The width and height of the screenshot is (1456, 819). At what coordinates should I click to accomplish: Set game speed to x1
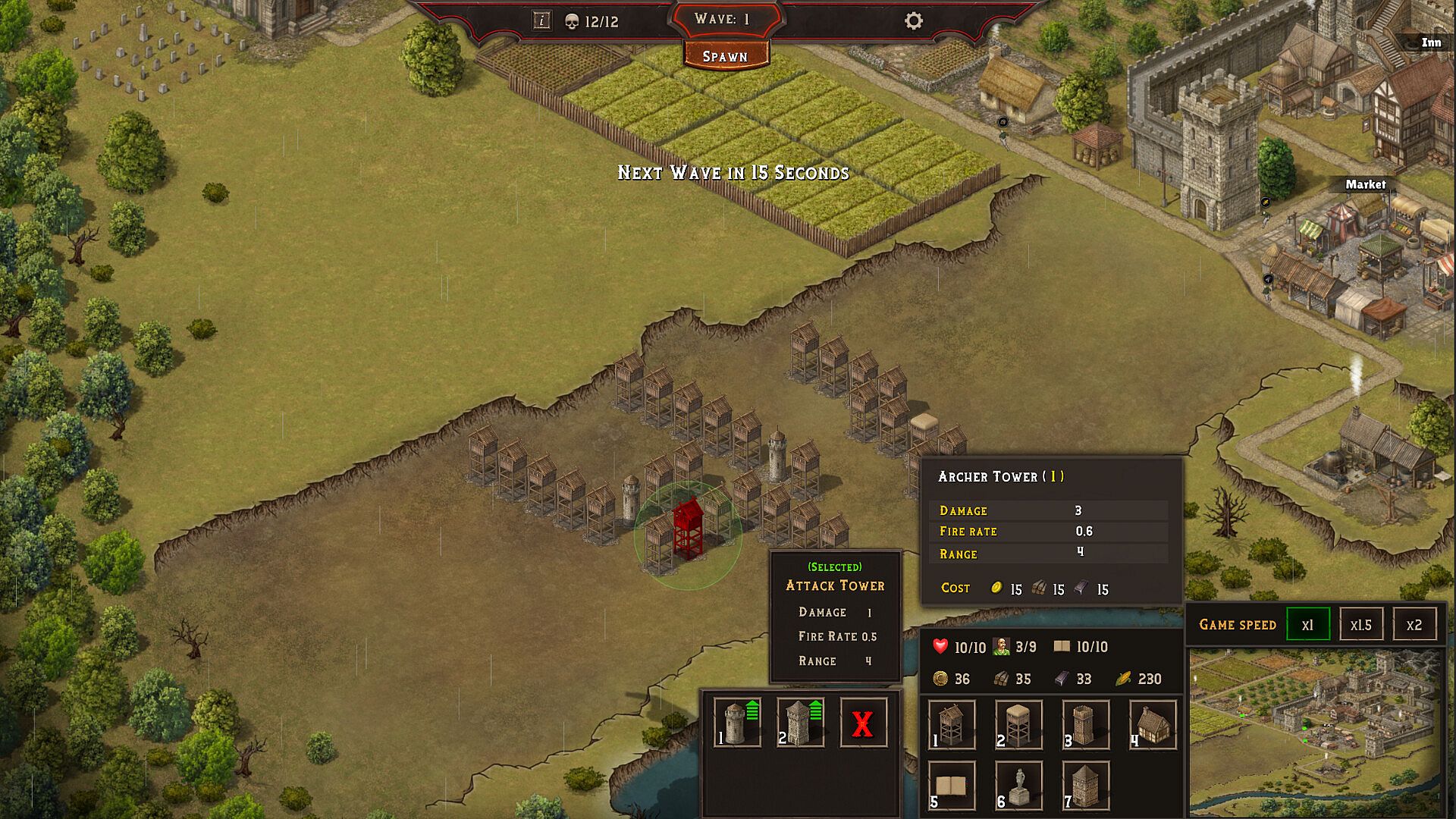[1308, 625]
